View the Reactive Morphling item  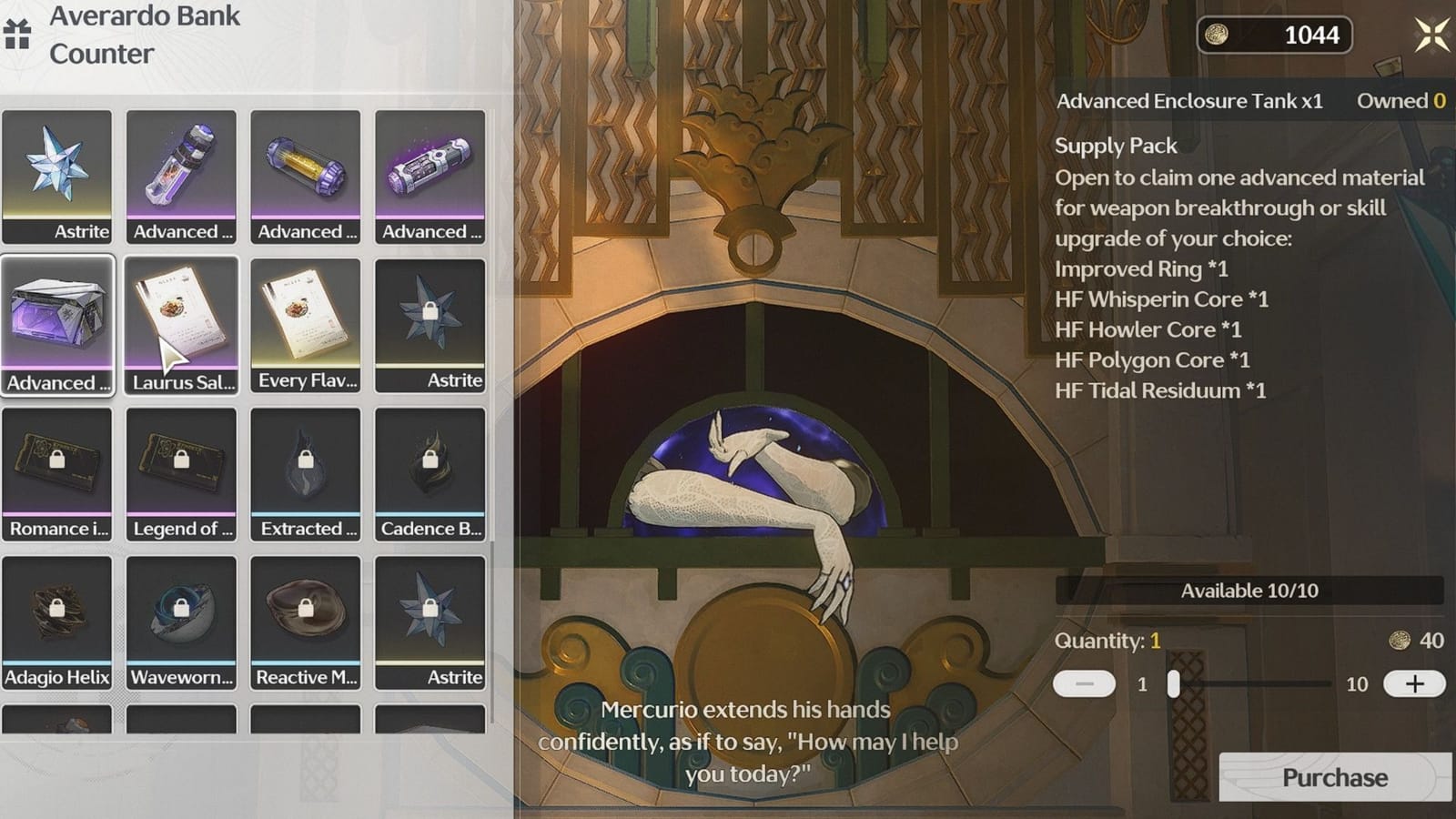[x=306, y=619]
